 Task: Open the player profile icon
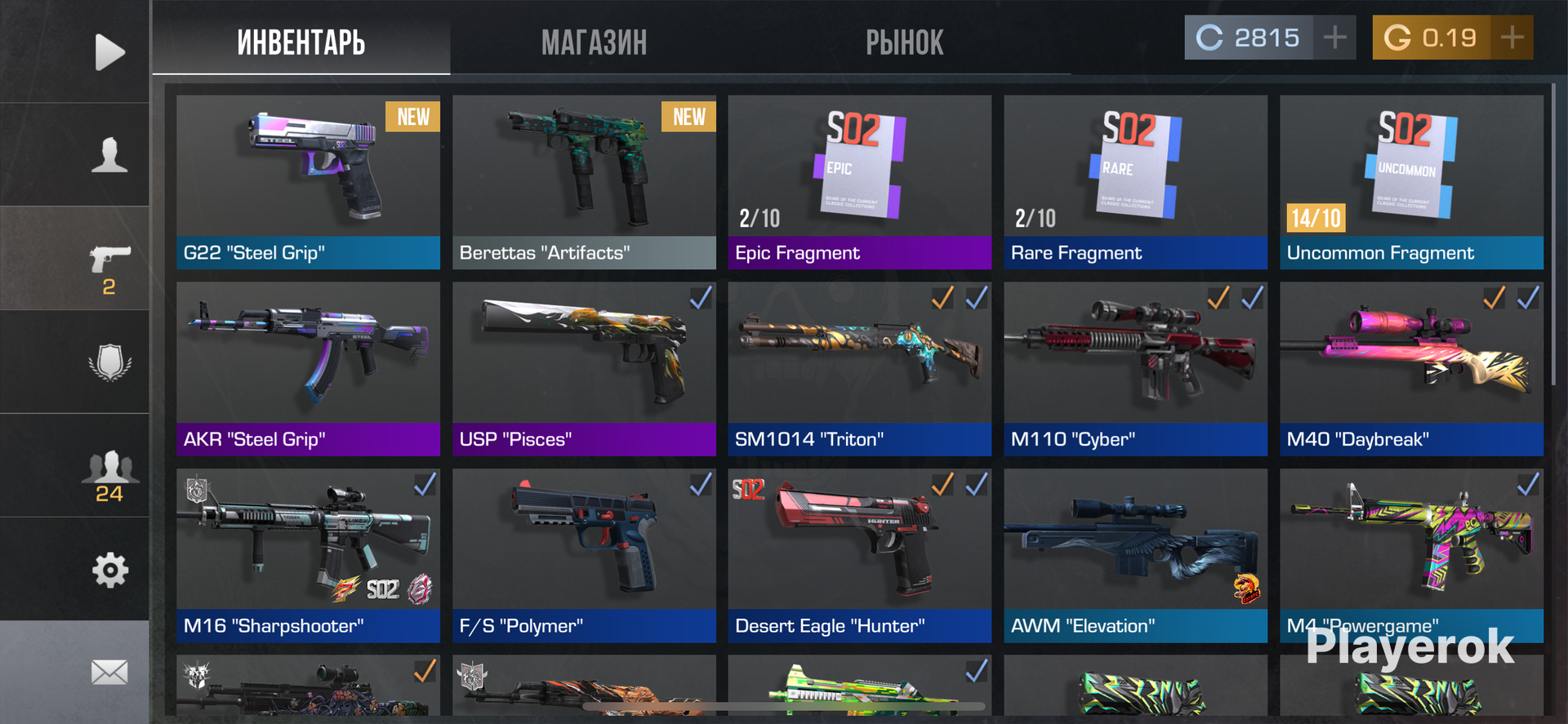pos(109,154)
